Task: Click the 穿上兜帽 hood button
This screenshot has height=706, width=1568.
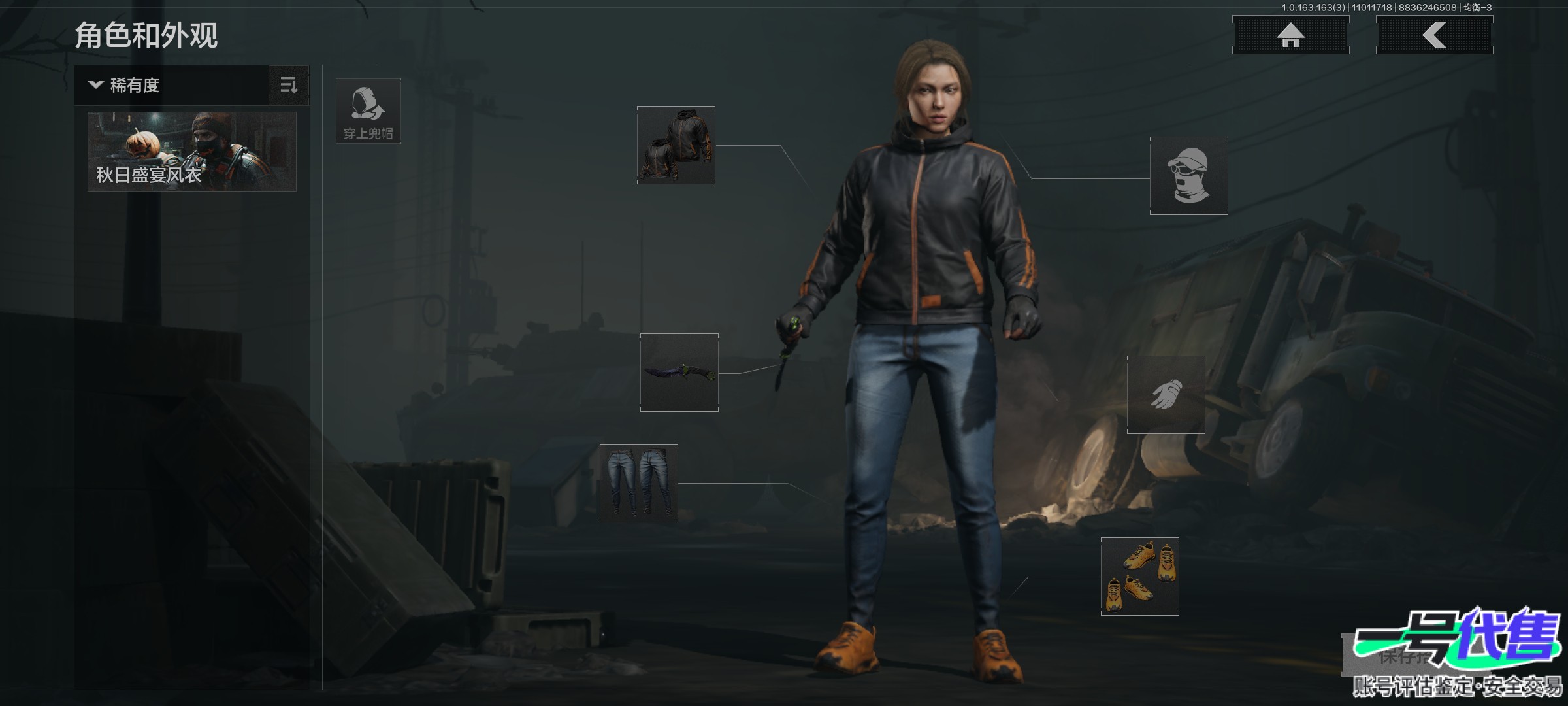Action: point(368,111)
